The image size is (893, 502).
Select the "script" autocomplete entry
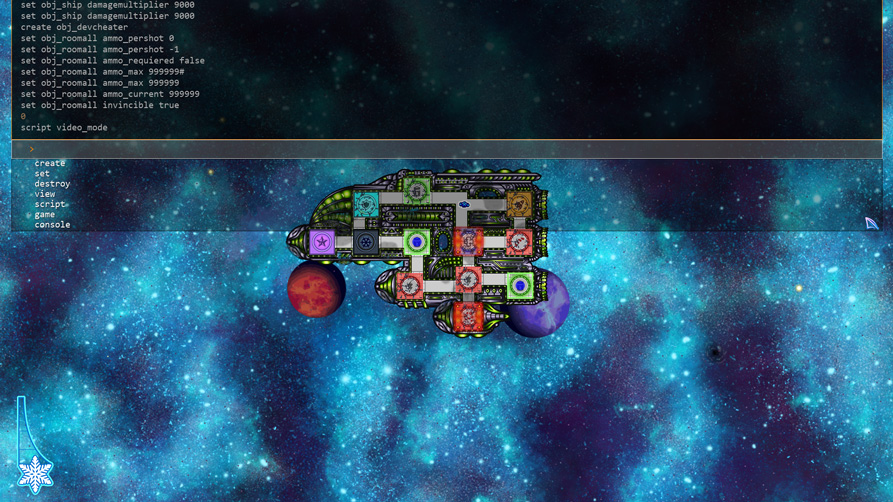(x=50, y=204)
